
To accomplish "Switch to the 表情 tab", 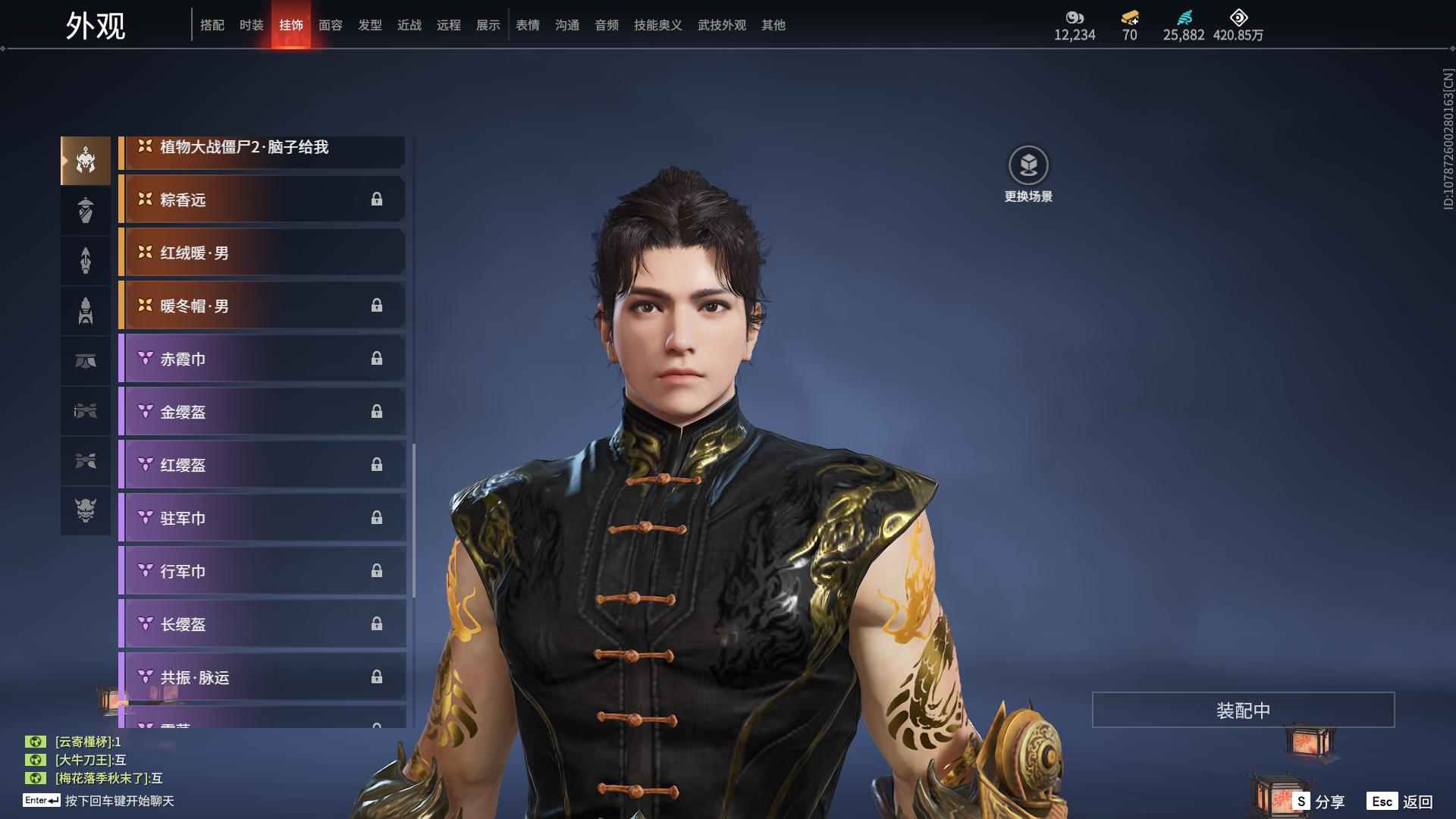I will 527,25.
